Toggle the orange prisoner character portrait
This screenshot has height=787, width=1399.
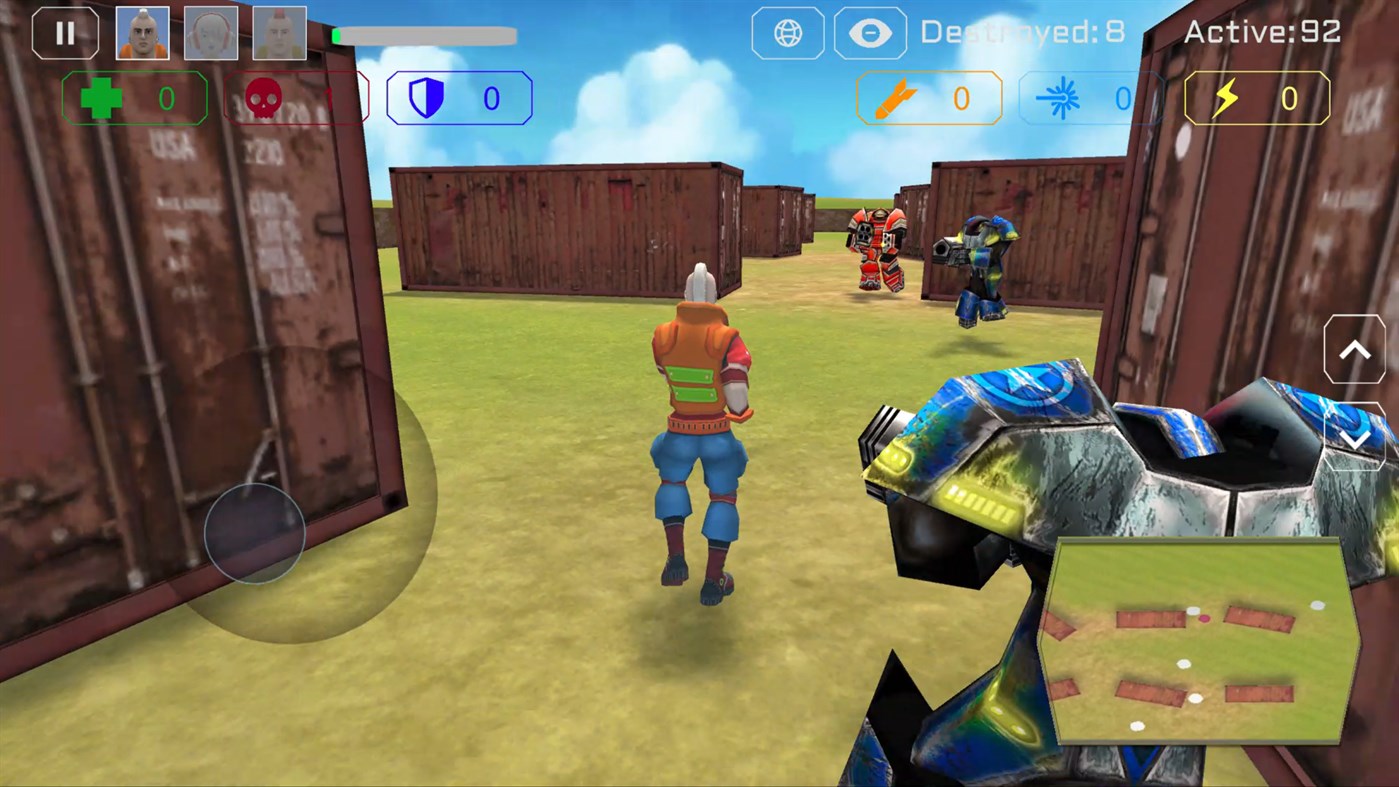coord(142,31)
